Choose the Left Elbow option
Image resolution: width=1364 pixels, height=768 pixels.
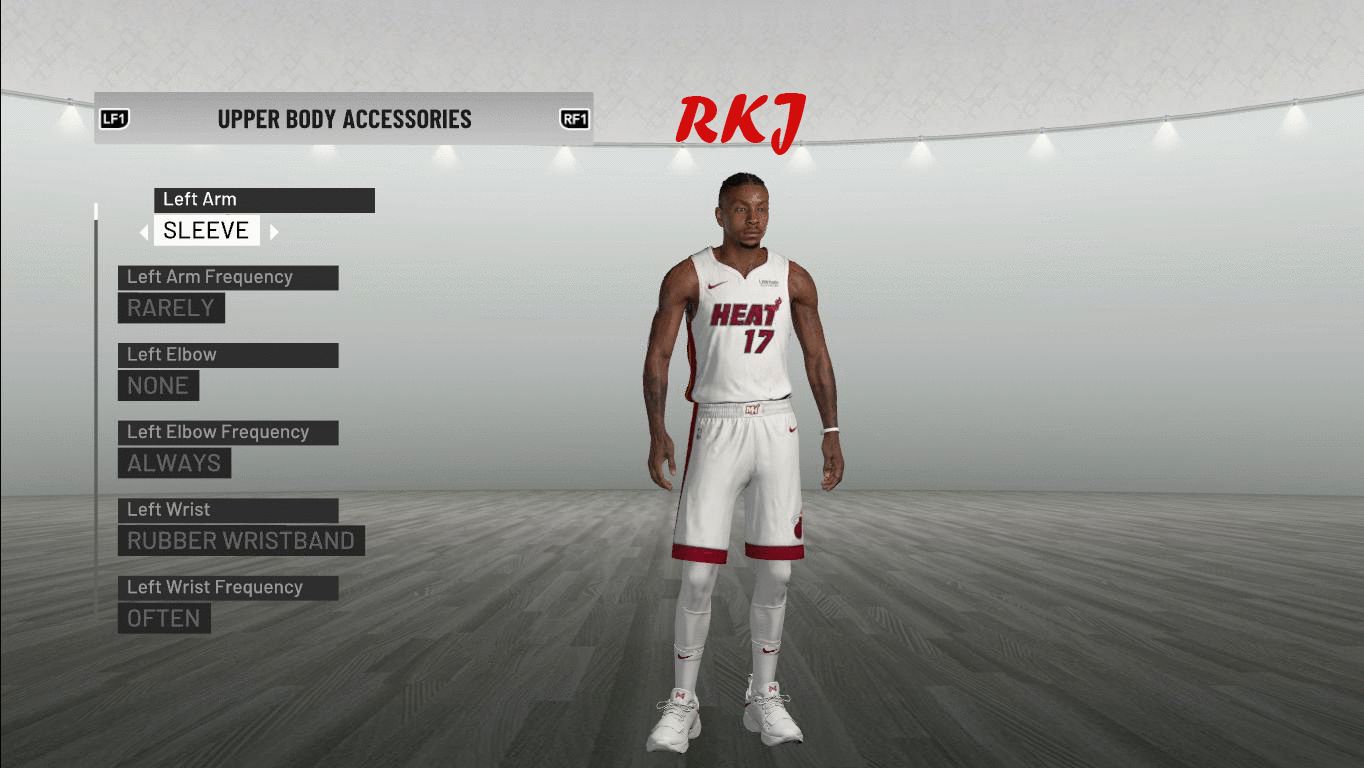coord(228,355)
